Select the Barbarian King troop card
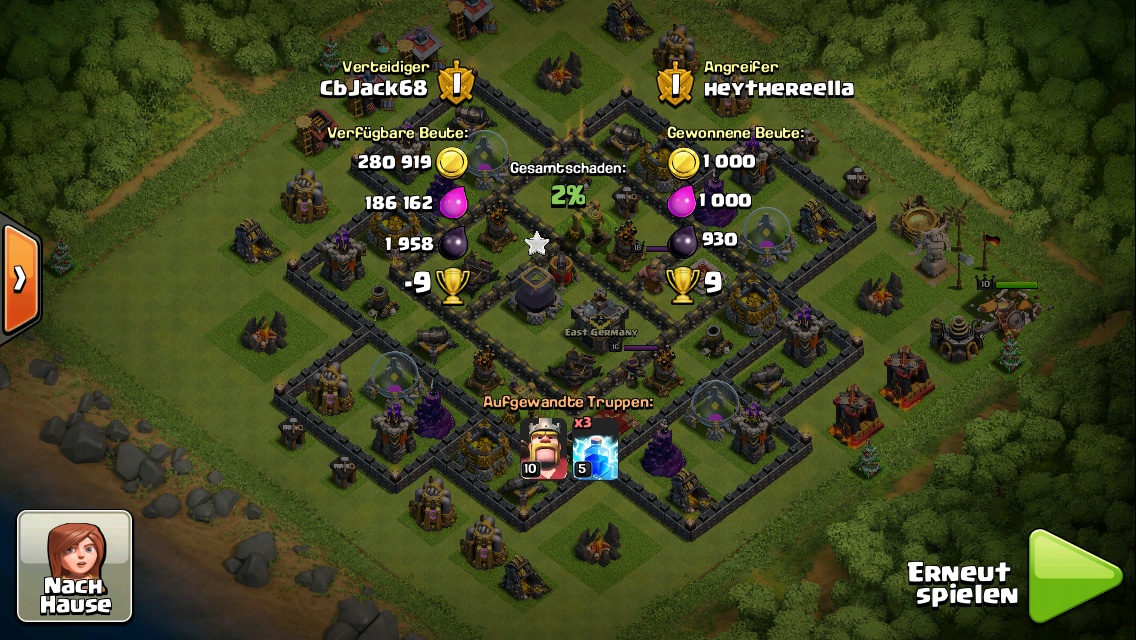The image size is (1136, 640). (x=544, y=447)
